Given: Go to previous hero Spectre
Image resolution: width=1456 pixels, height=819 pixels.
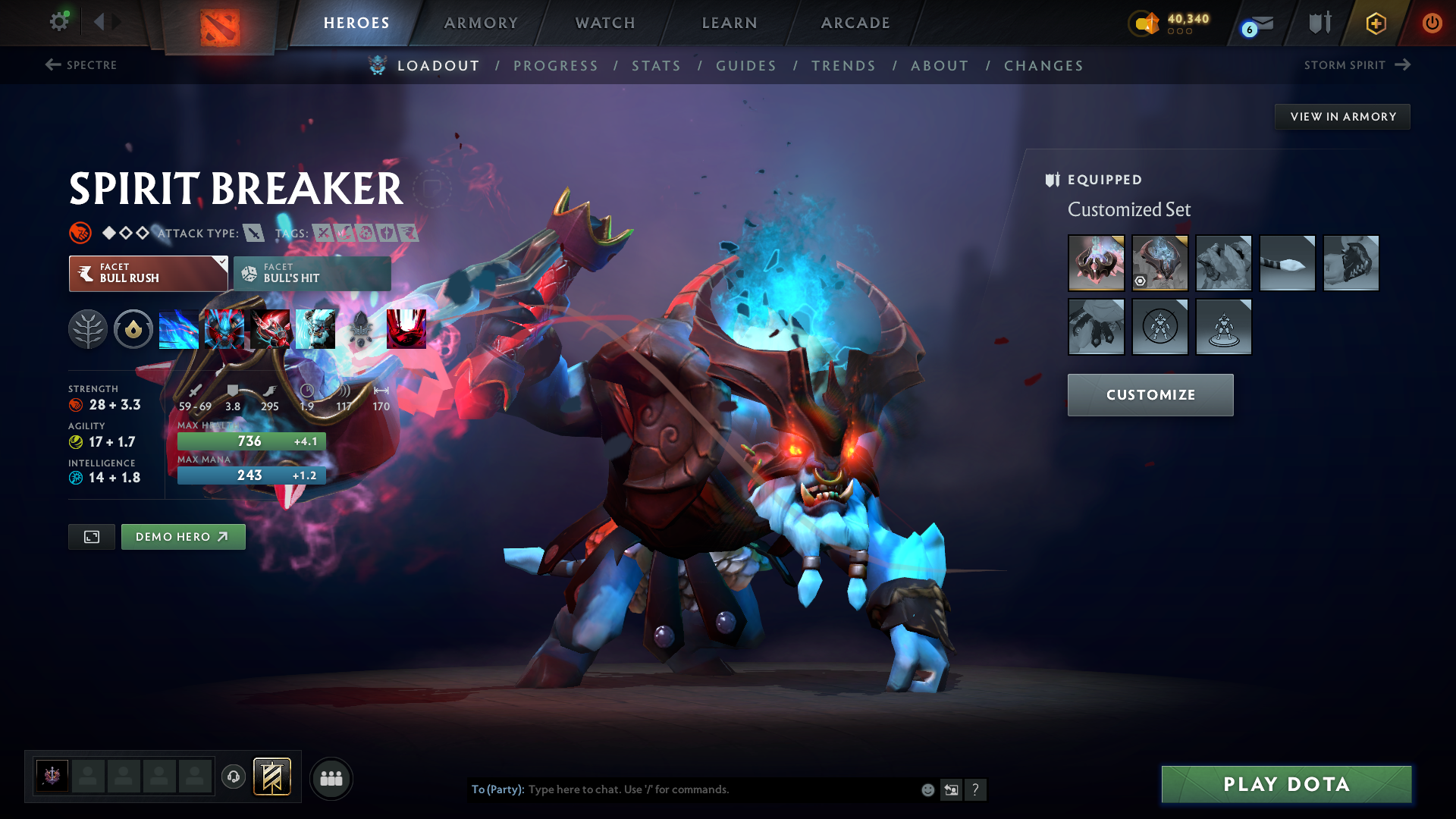Looking at the screenshot, I should pyautogui.click(x=81, y=65).
